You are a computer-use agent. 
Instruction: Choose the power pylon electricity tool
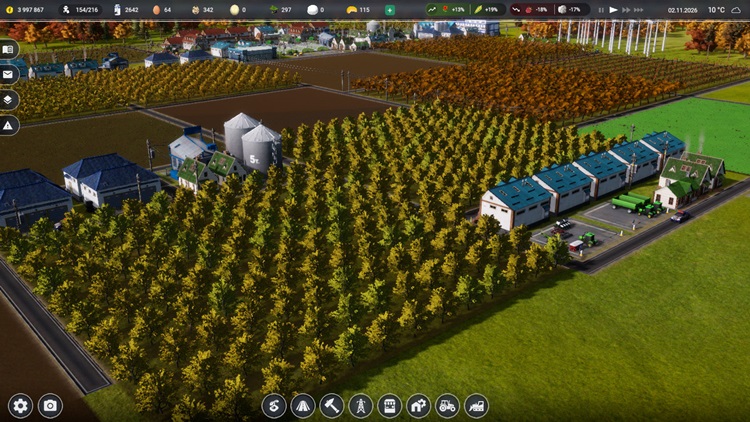tap(360, 405)
